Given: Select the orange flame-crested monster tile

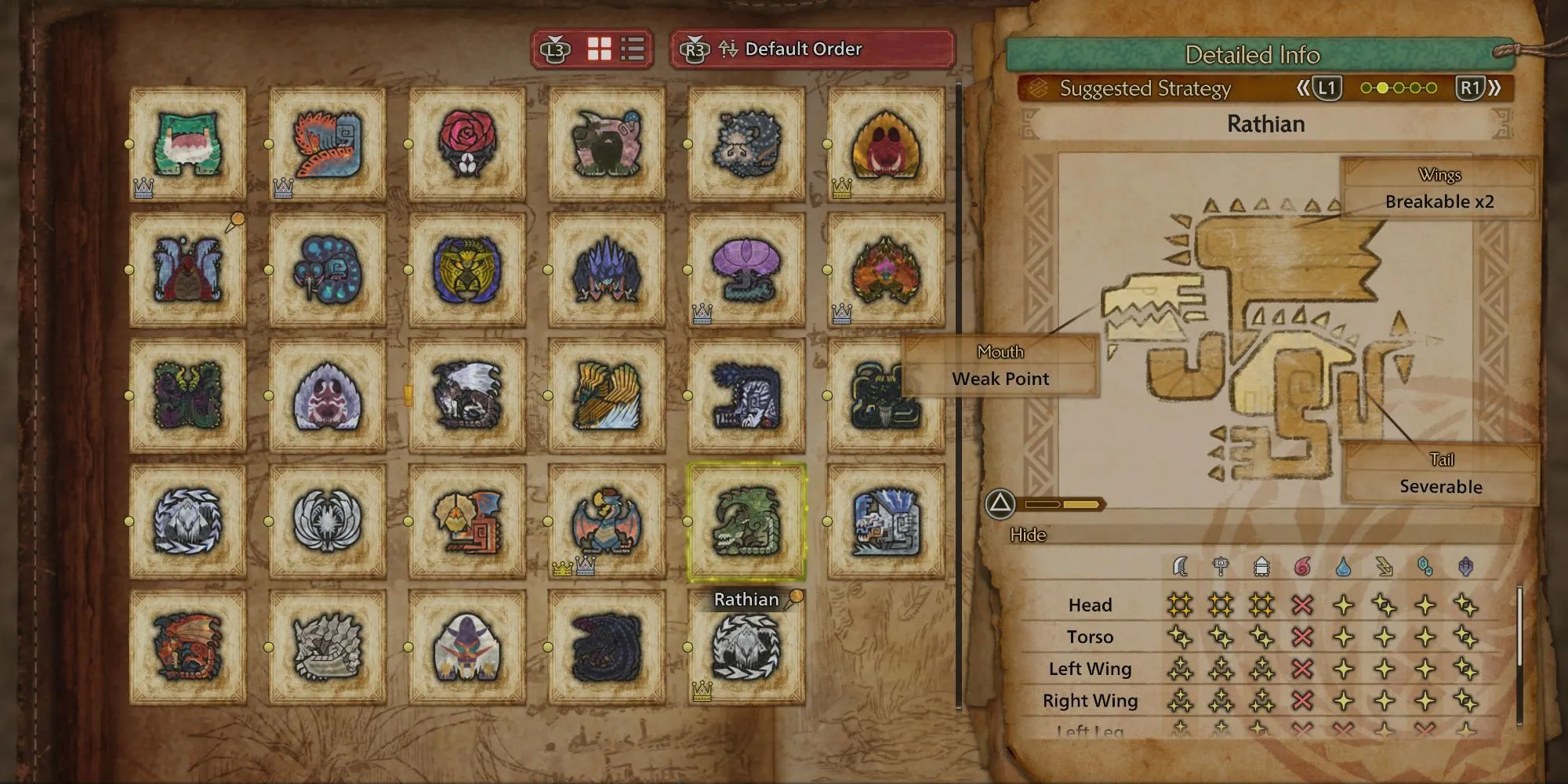Looking at the screenshot, I should pyautogui.click(x=886, y=270).
